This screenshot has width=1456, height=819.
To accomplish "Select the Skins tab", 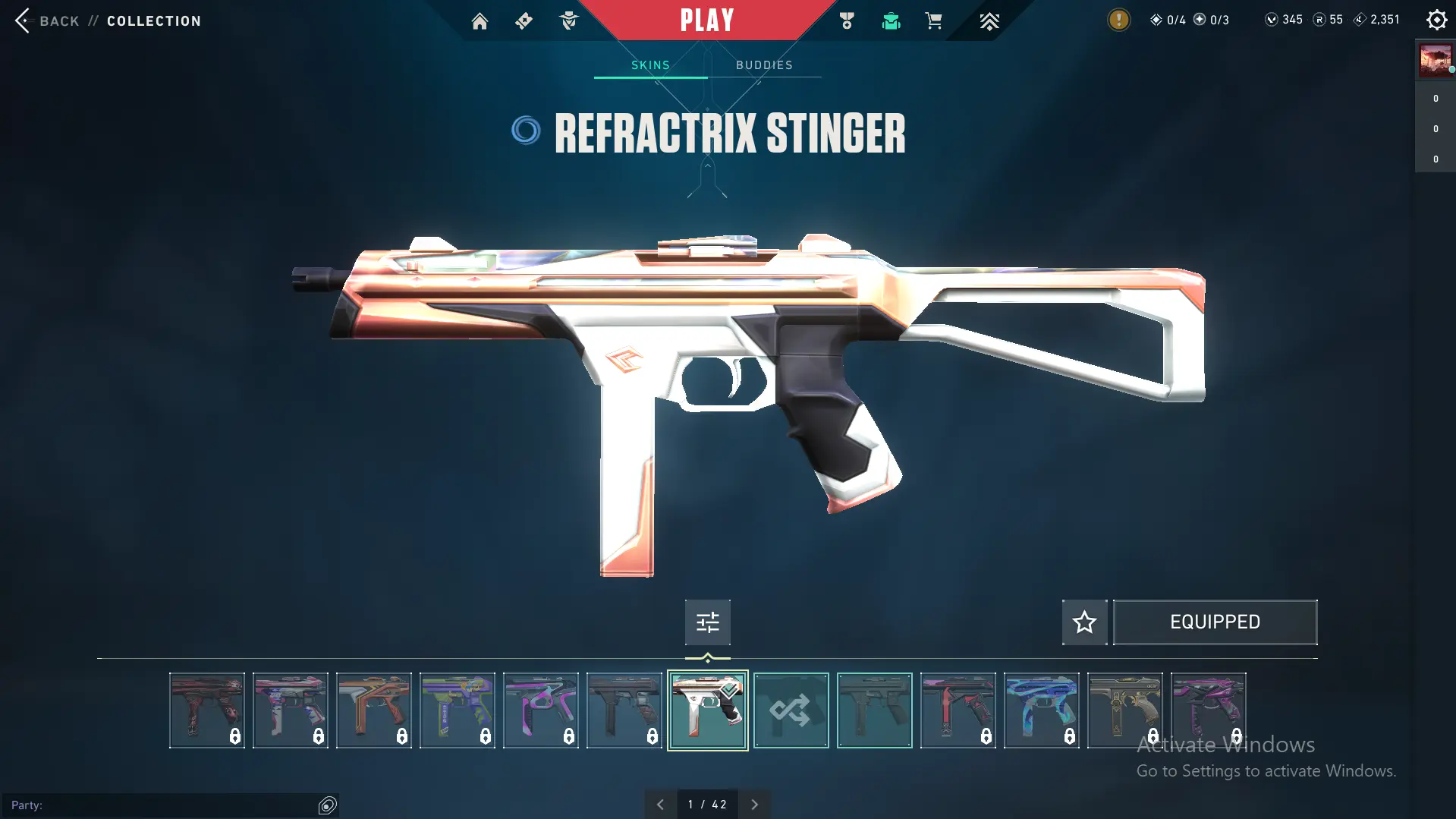I will [x=650, y=65].
